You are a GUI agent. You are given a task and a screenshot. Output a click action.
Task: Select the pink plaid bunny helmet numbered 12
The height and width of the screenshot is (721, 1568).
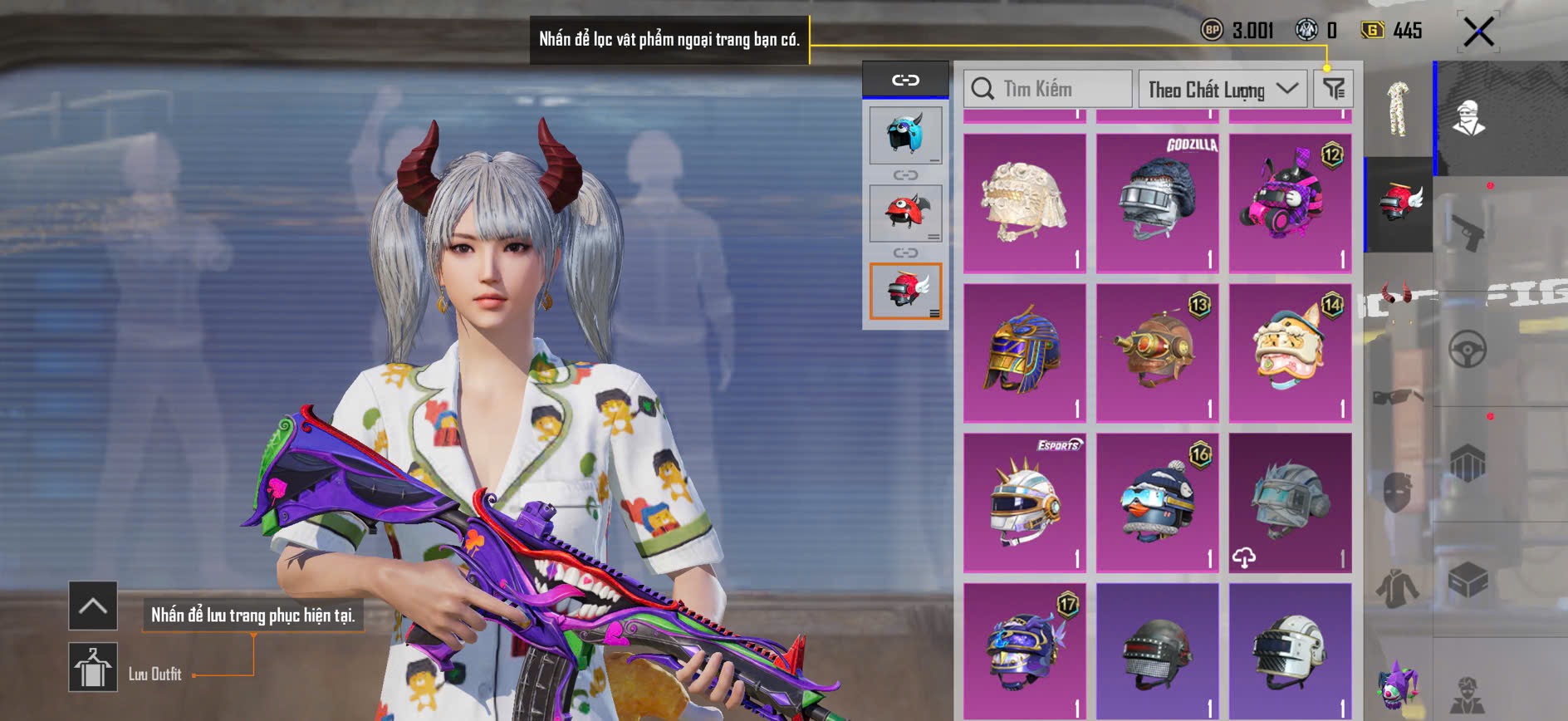pyautogui.click(x=1290, y=203)
